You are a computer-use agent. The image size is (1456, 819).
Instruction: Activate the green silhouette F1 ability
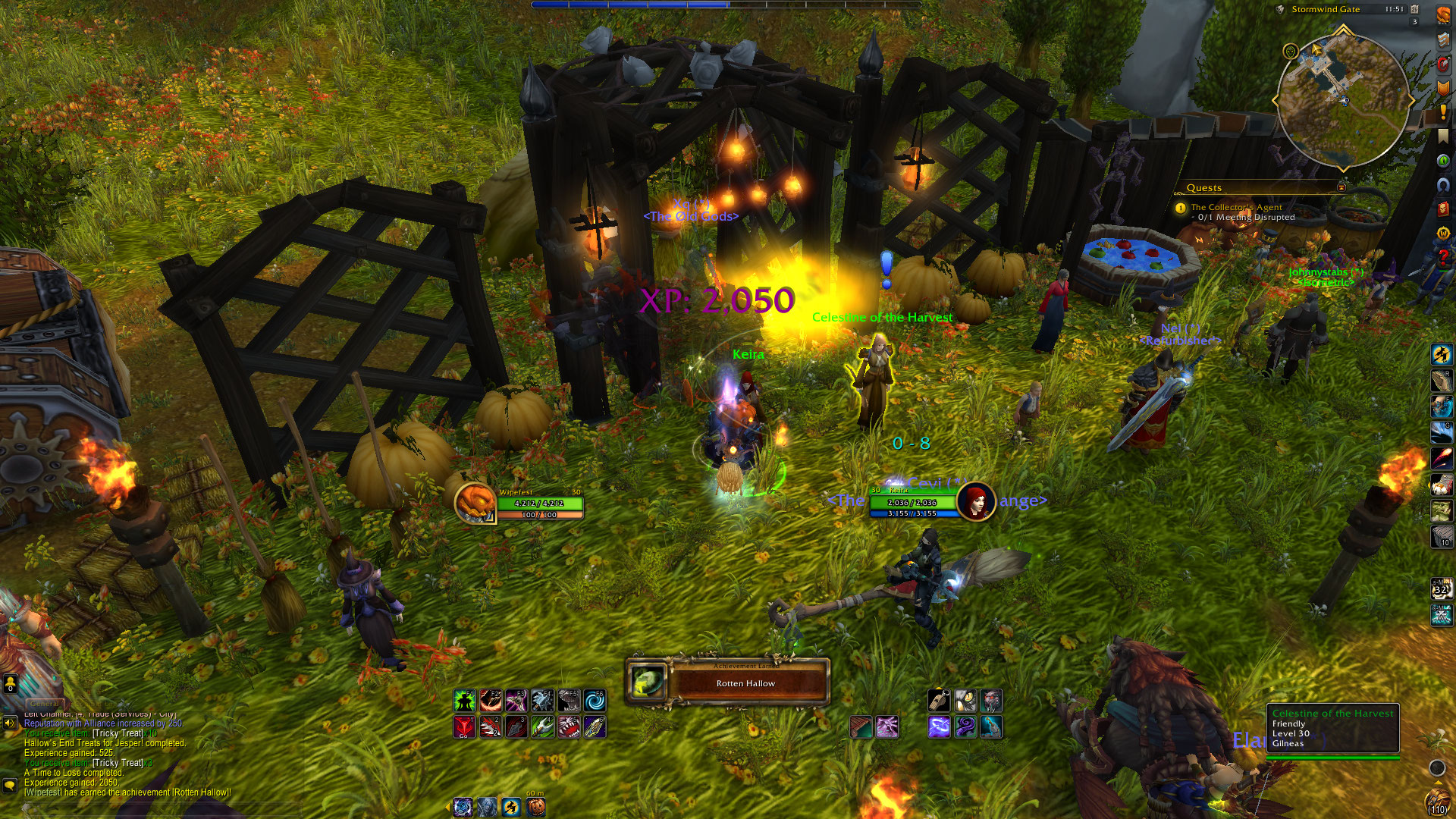coord(464,701)
